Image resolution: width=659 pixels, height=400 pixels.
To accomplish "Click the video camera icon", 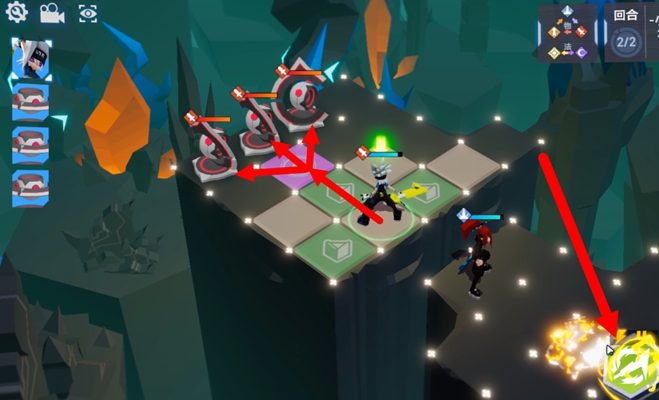I will [x=50, y=13].
